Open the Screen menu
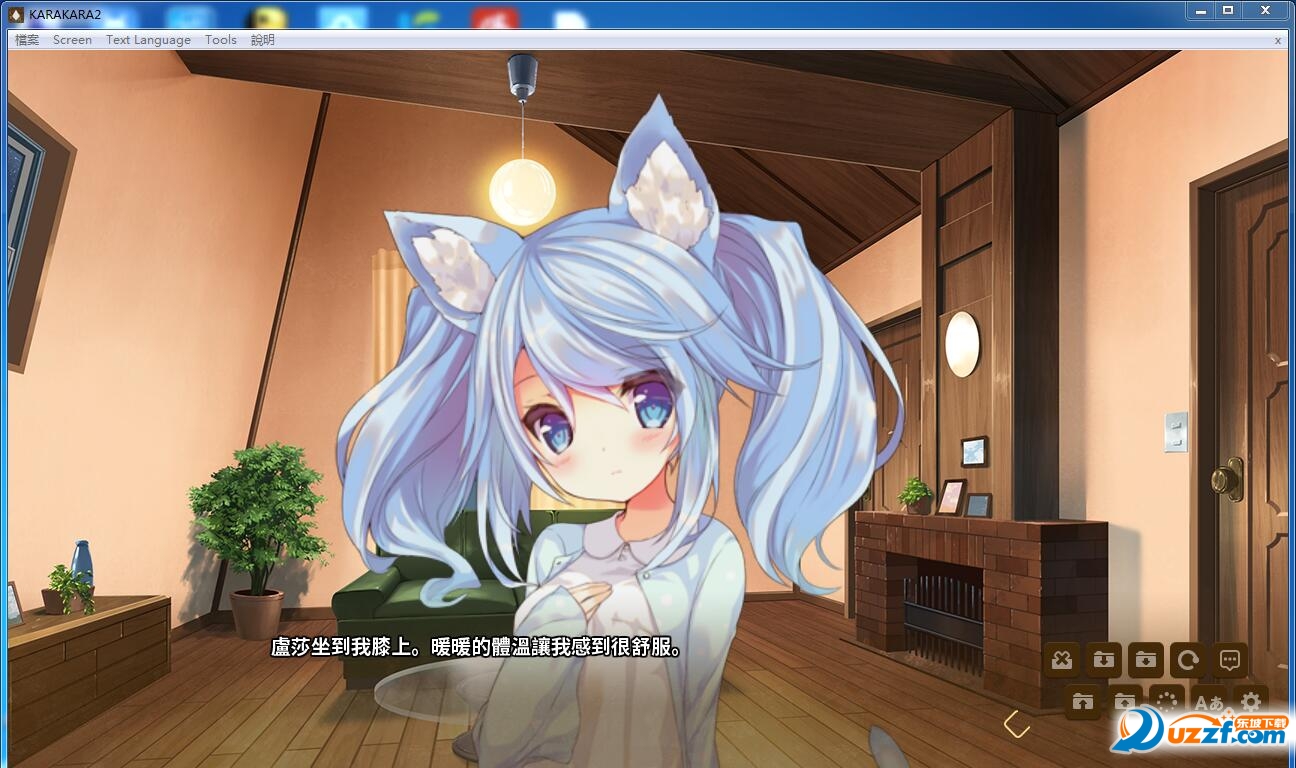The image size is (1296, 768). (71, 40)
